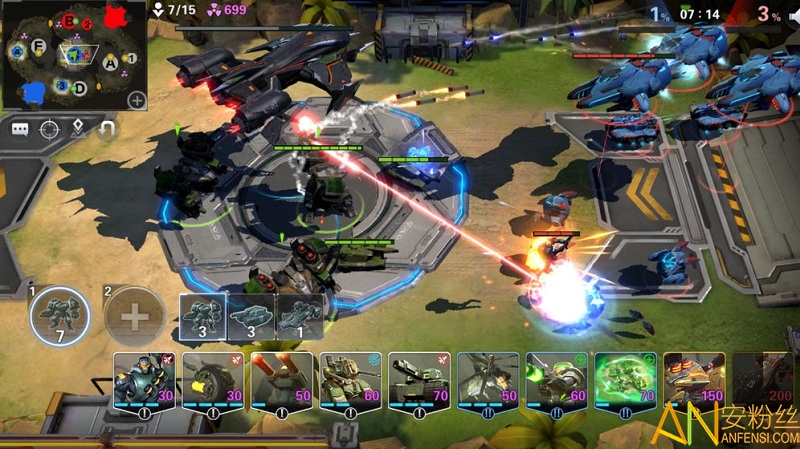Click the waypoint marker command icon
800x449 pixels.
click(x=77, y=129)
